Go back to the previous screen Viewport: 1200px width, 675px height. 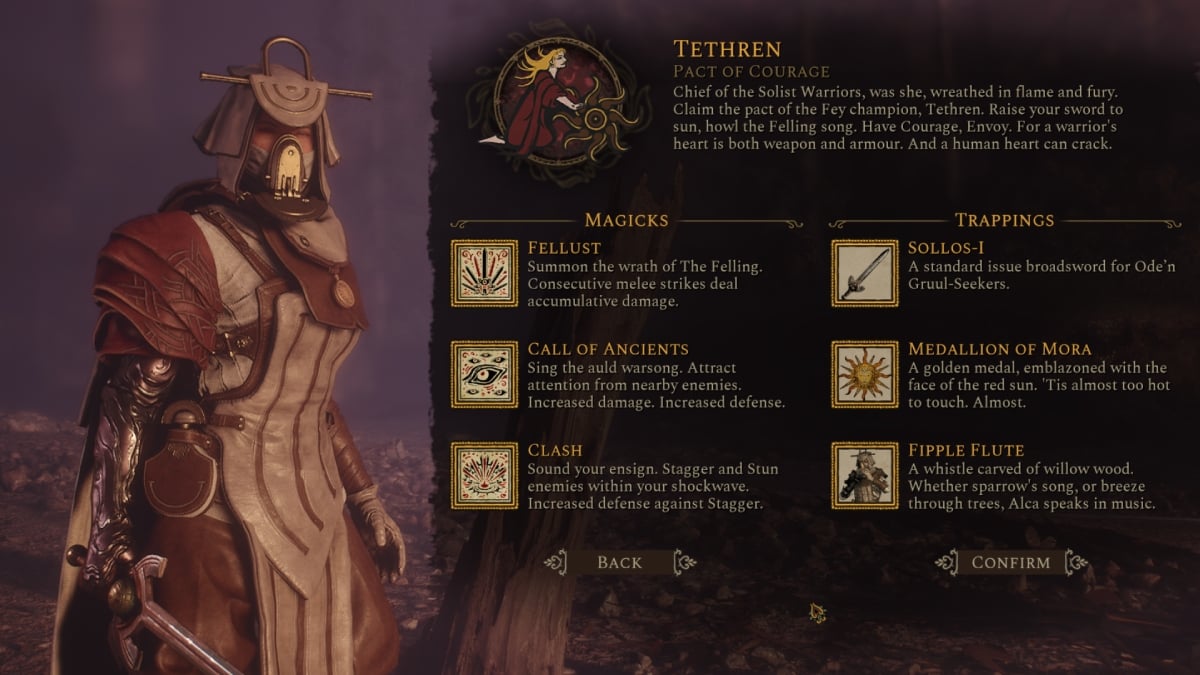tap(619, 562)
